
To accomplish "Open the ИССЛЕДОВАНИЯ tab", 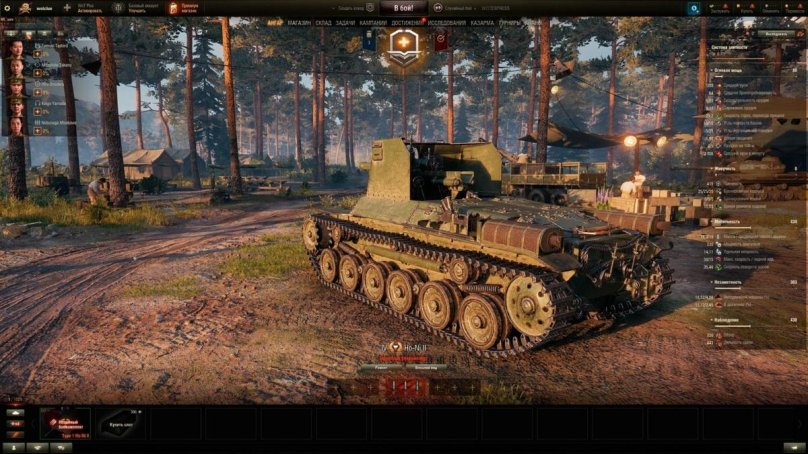I will [447, 22].
